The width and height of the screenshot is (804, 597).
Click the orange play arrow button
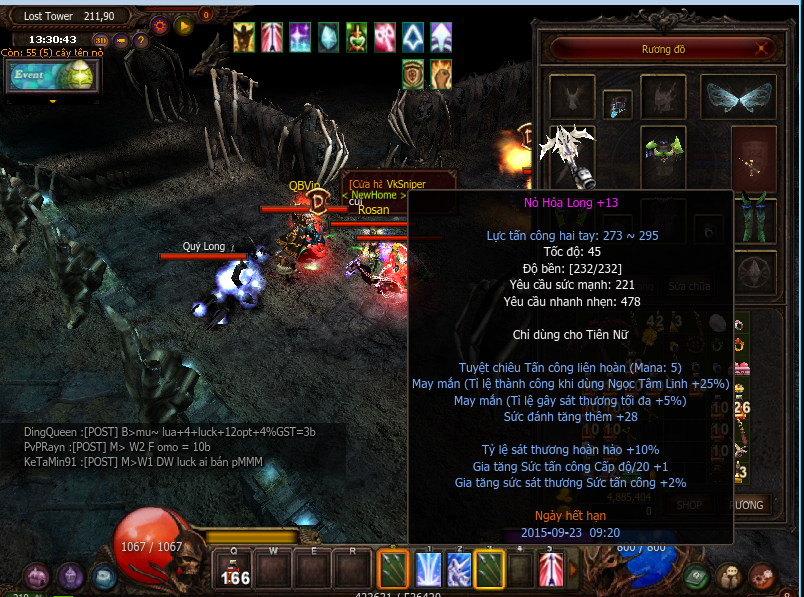(x=183, y=25)
